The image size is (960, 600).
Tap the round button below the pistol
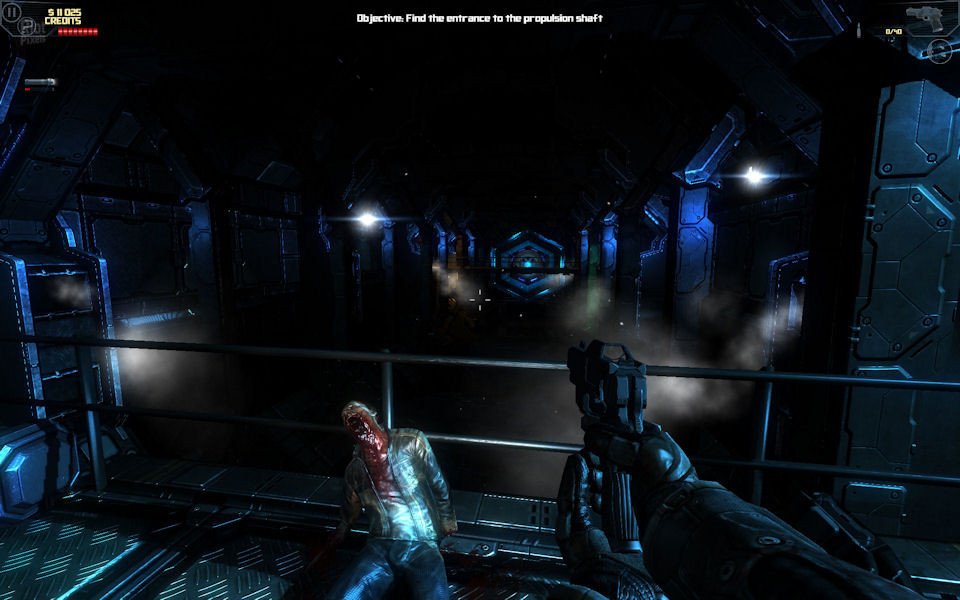938,50
